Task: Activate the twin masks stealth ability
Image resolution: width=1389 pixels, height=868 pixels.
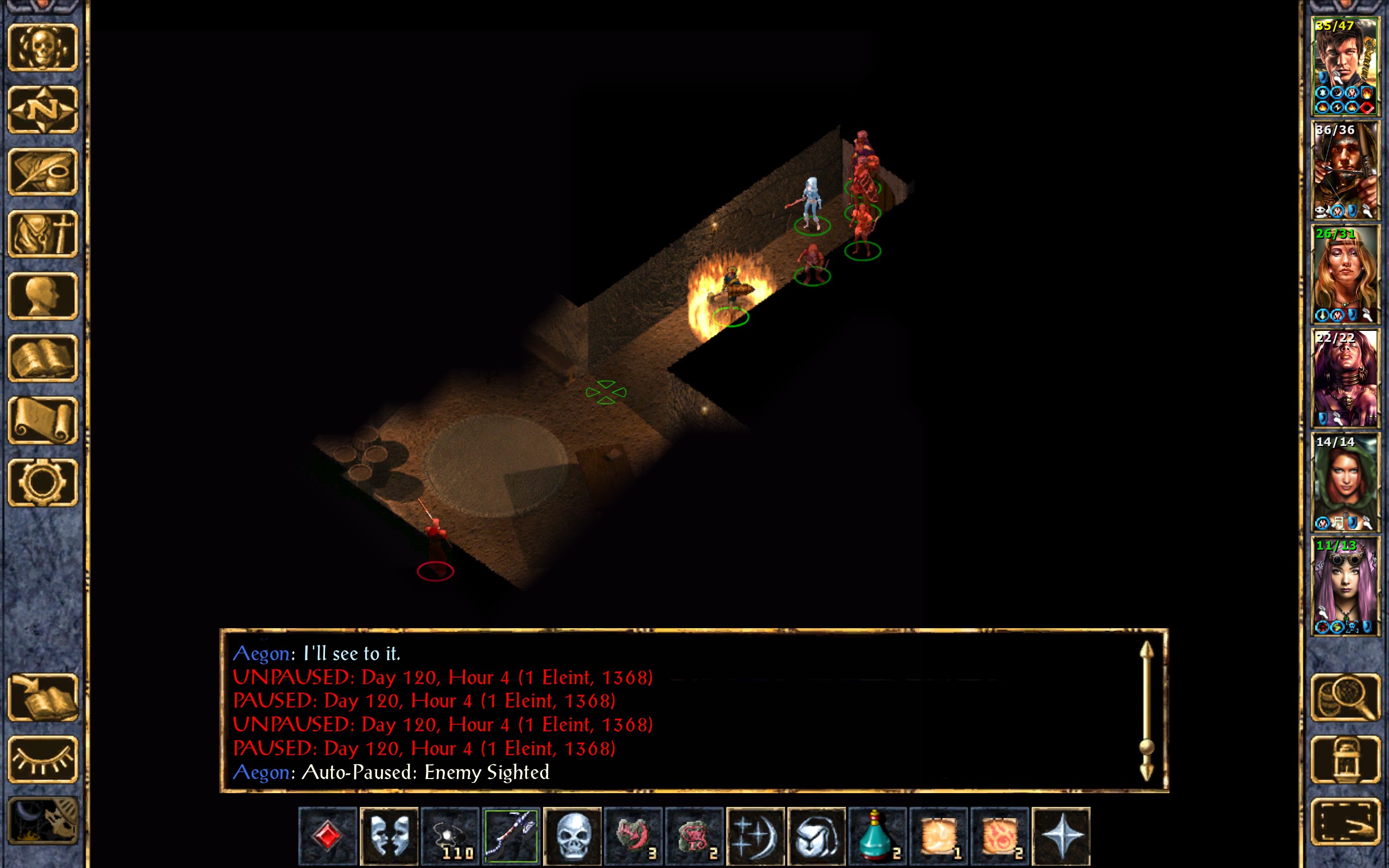Action: tap(388, 835)
